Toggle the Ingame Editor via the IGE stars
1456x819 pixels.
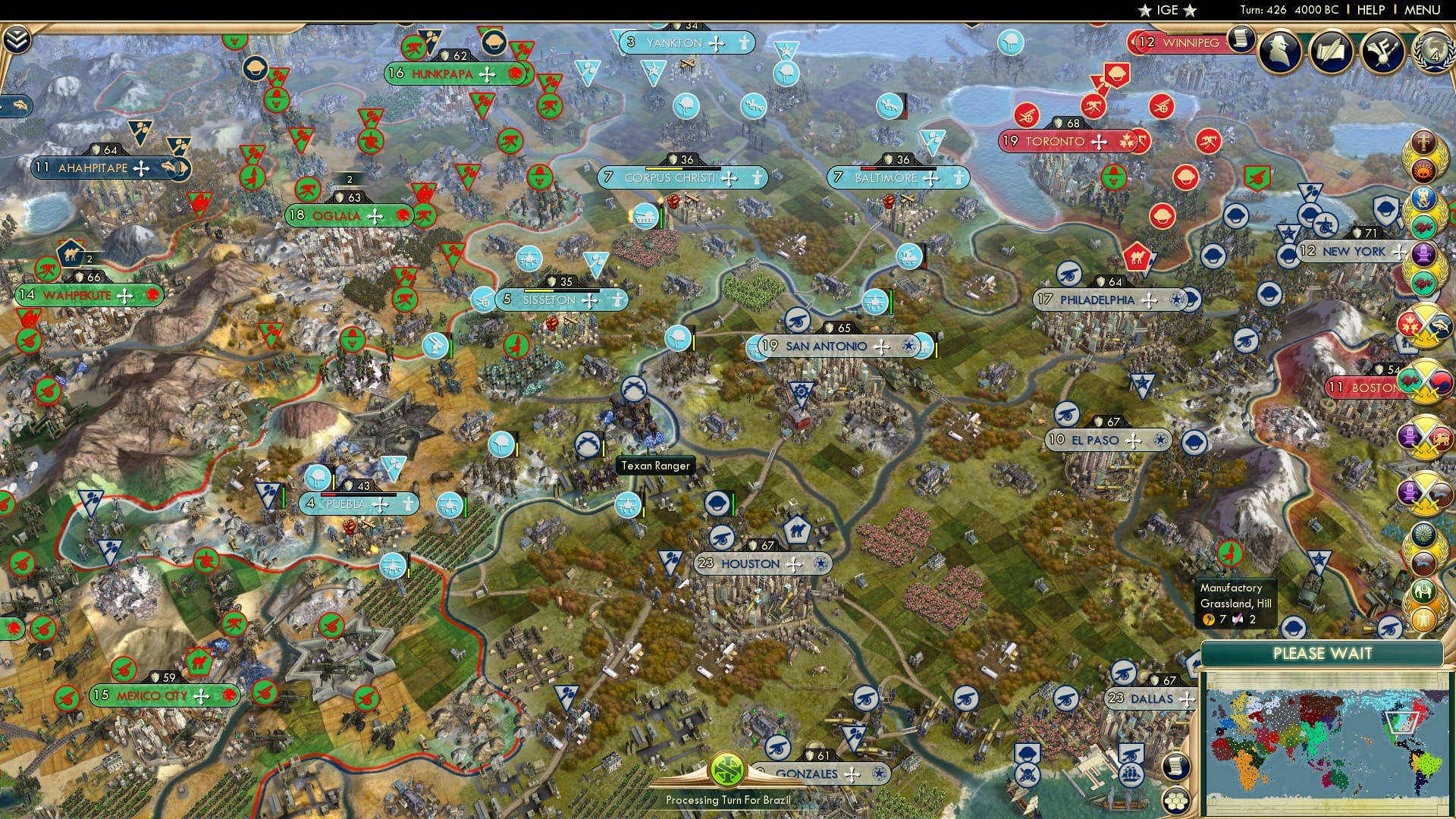1166,11
